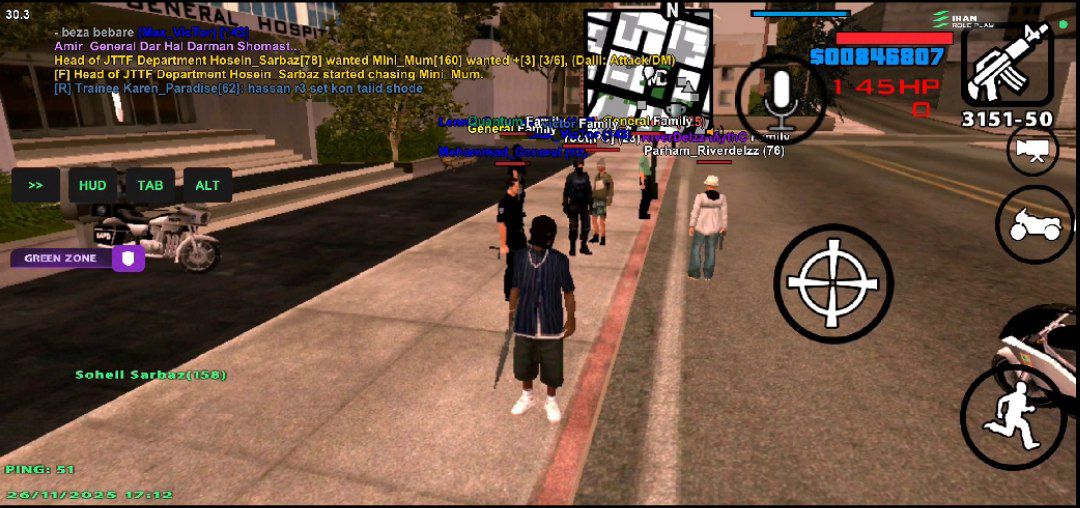The width and height of the screenshot is (1080, 508).
Task: Tap the HUD toggle button
Action: click(x=93, y=185)
